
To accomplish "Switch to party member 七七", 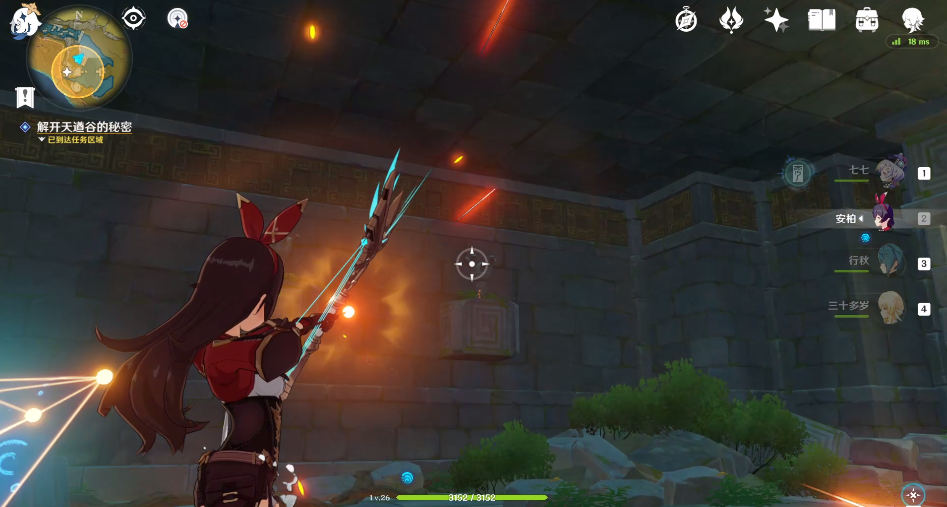I will (889, 172).
